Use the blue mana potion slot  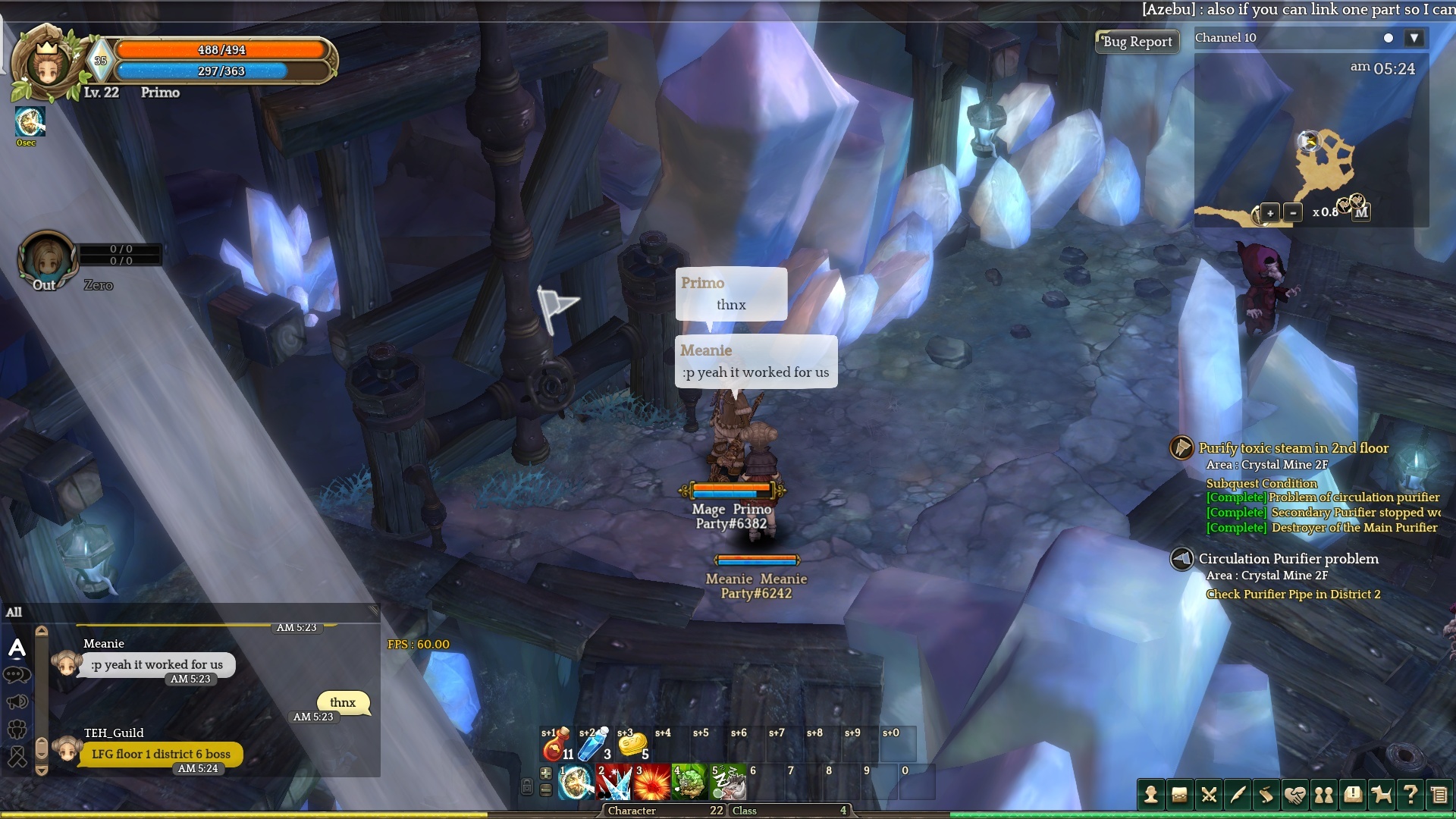click(x=594, y=745)
